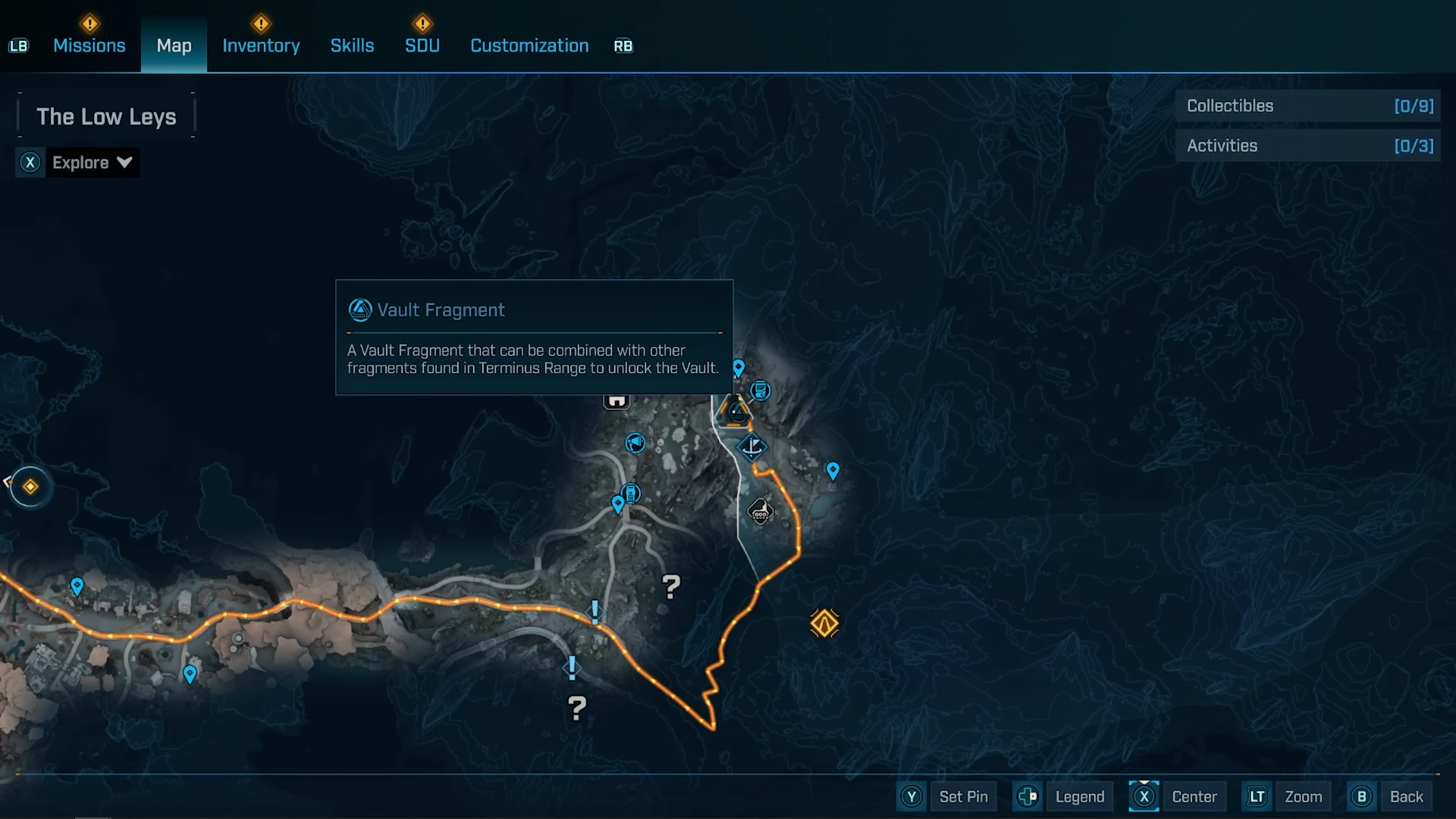Click the propaganda speaker map icon
Image resolution: width=1456 pixels, height=819 pixels.
(x=635, y=444)
